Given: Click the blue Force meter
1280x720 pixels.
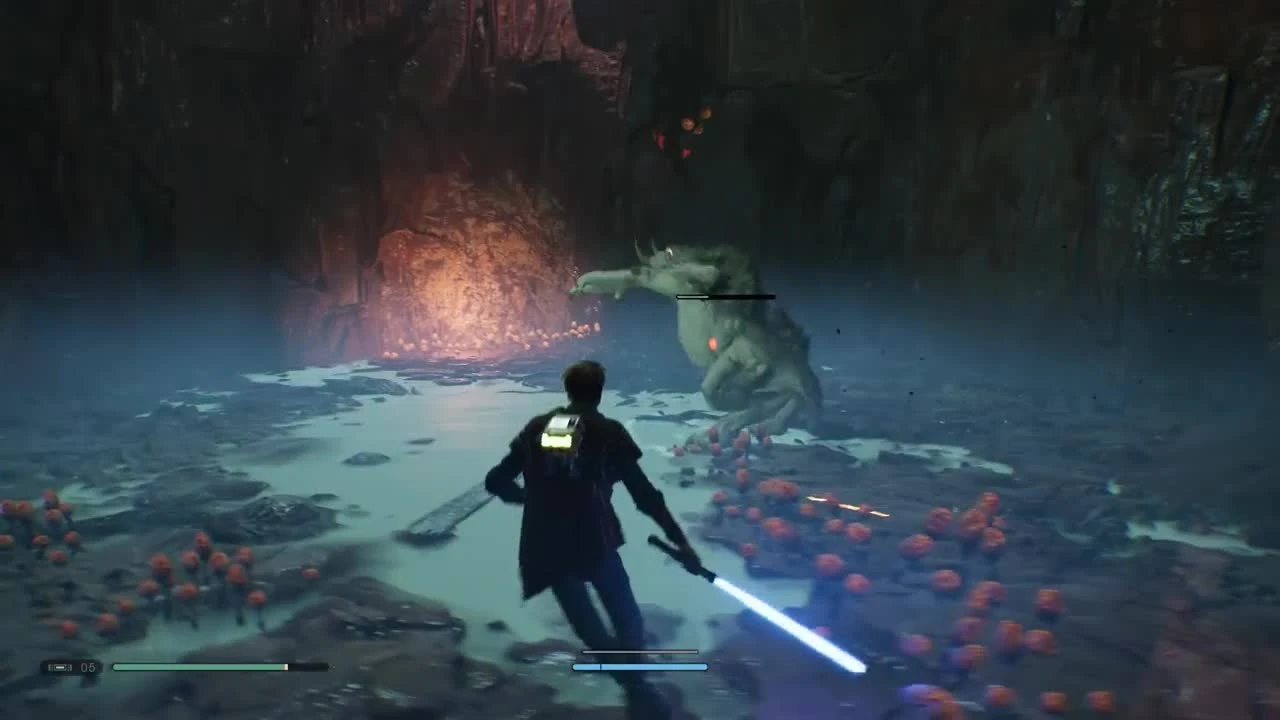Looking at the screenshot, I should pyautogui.click(x=640, y=666).
